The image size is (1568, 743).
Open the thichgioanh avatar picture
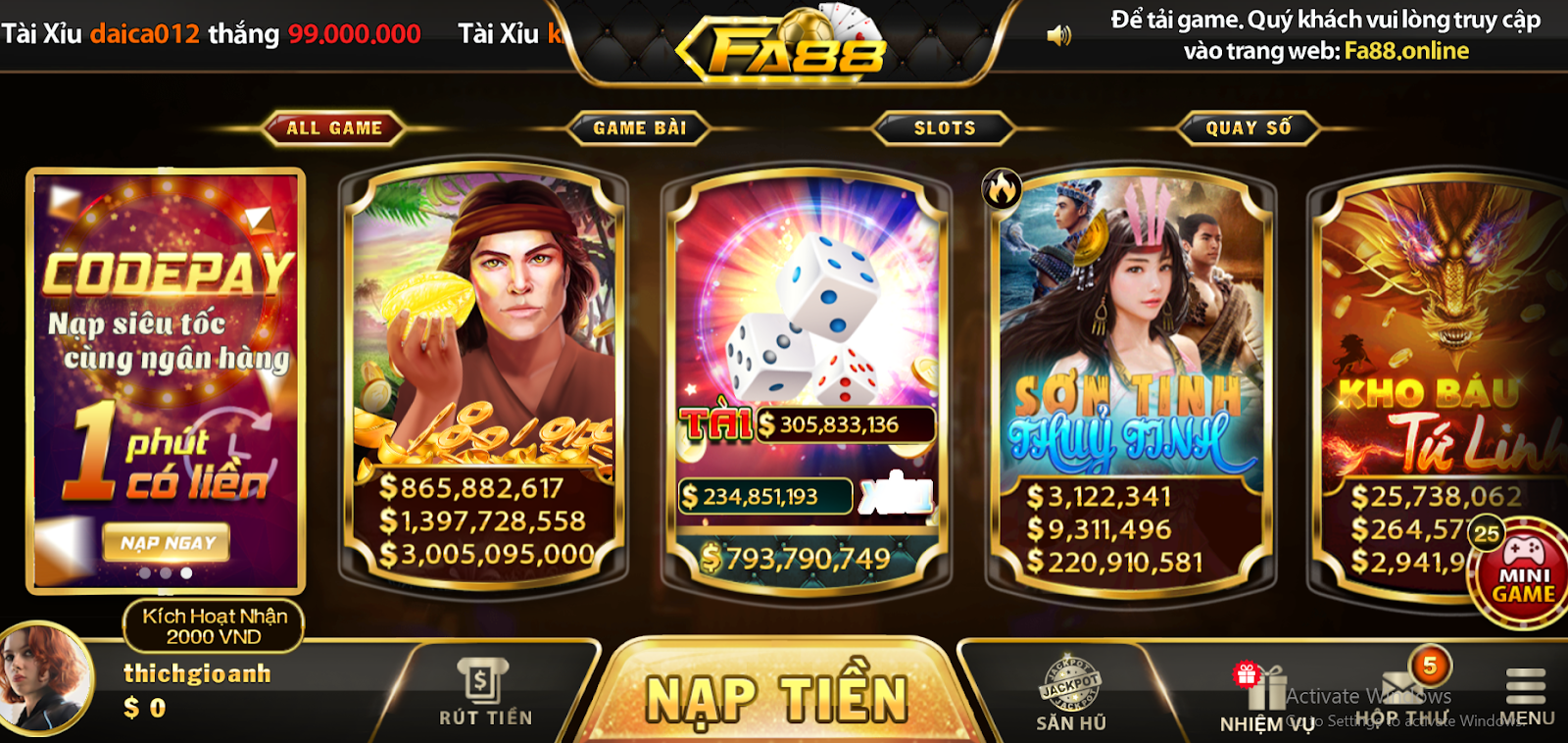pos(46,676)
